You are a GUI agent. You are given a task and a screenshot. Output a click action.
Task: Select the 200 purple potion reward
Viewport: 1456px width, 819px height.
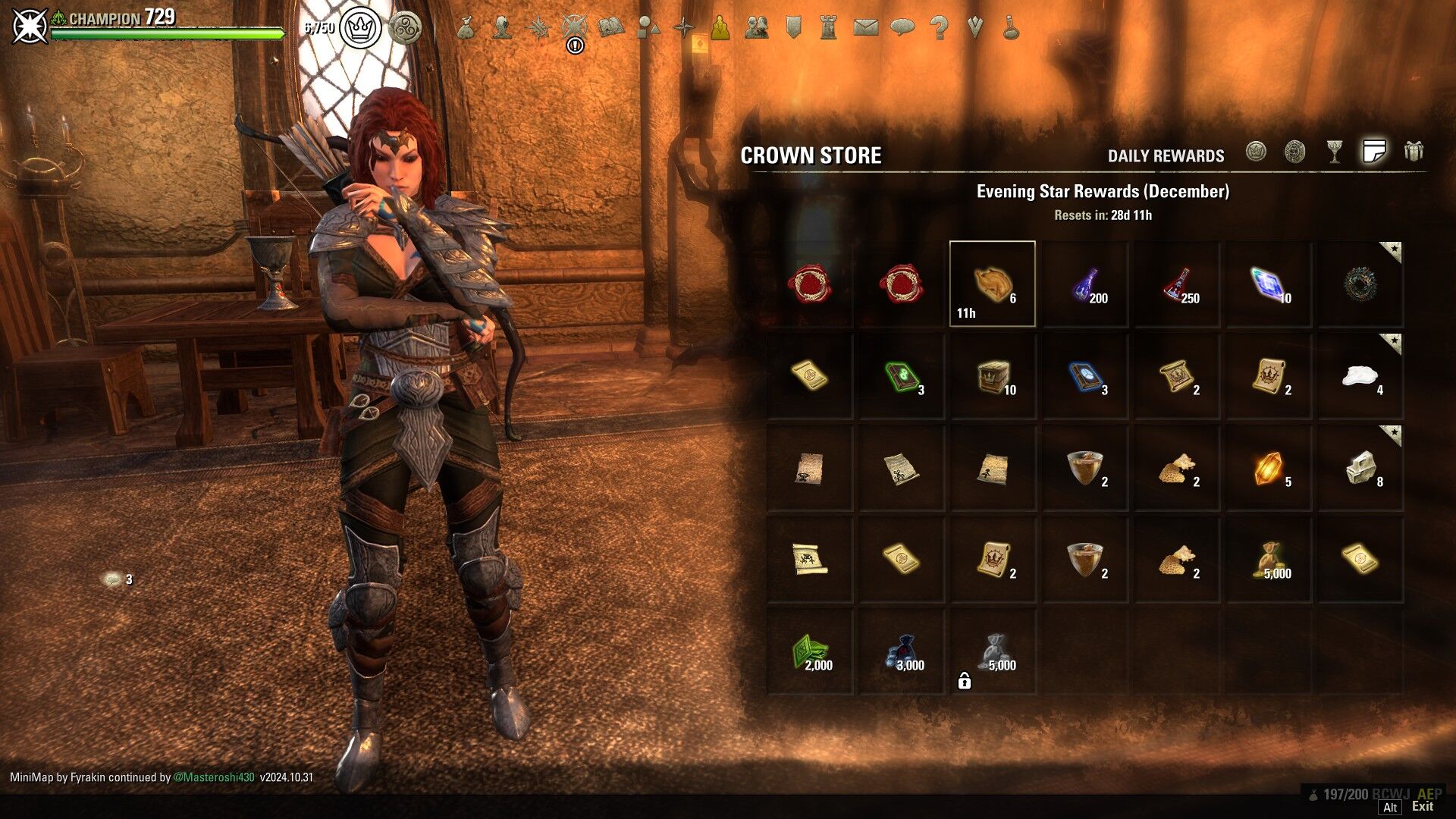[1084, 284]
